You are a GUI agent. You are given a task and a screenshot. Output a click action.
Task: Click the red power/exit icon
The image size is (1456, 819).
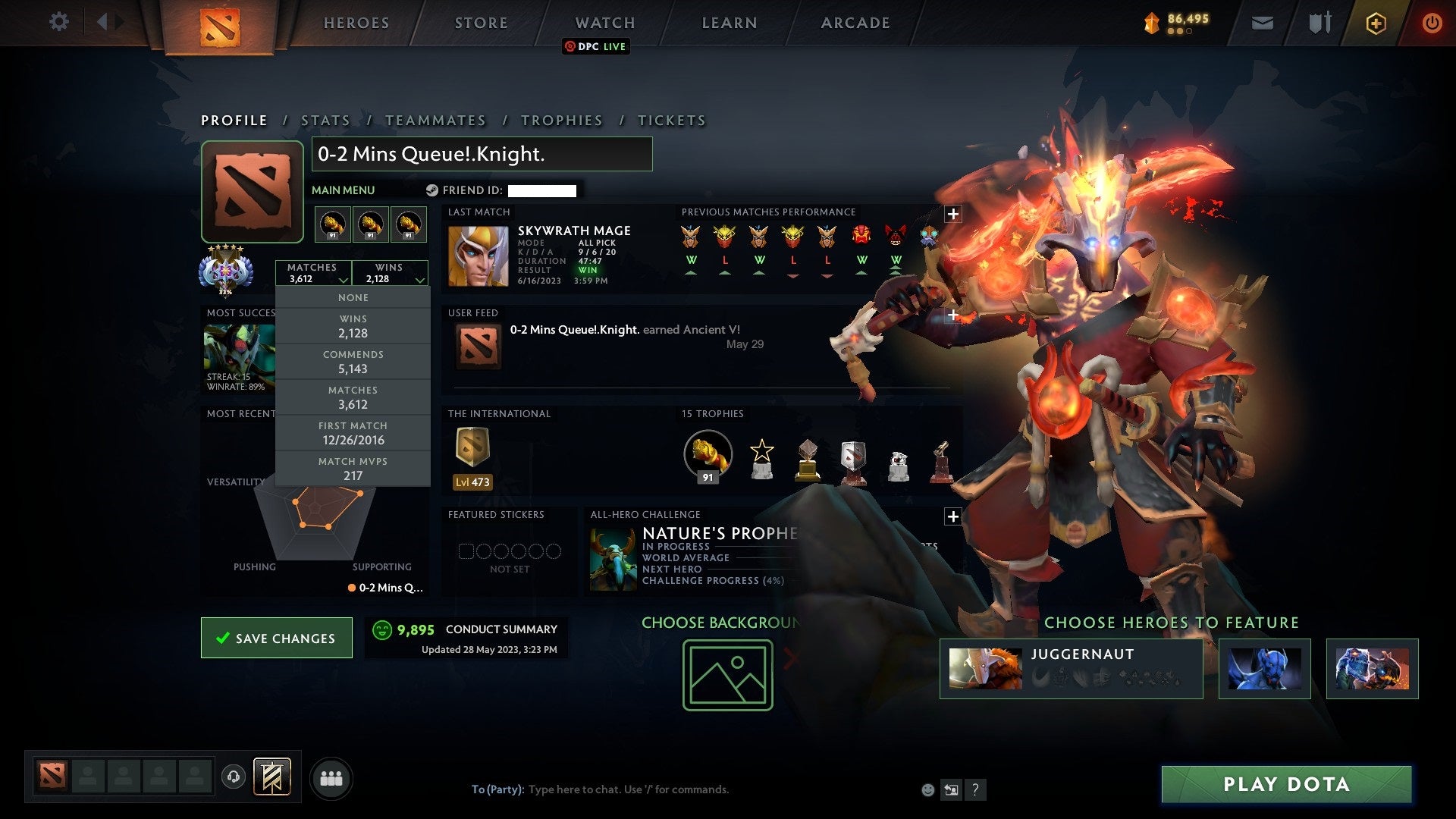pyautogui.click(x=1432, y=23)
